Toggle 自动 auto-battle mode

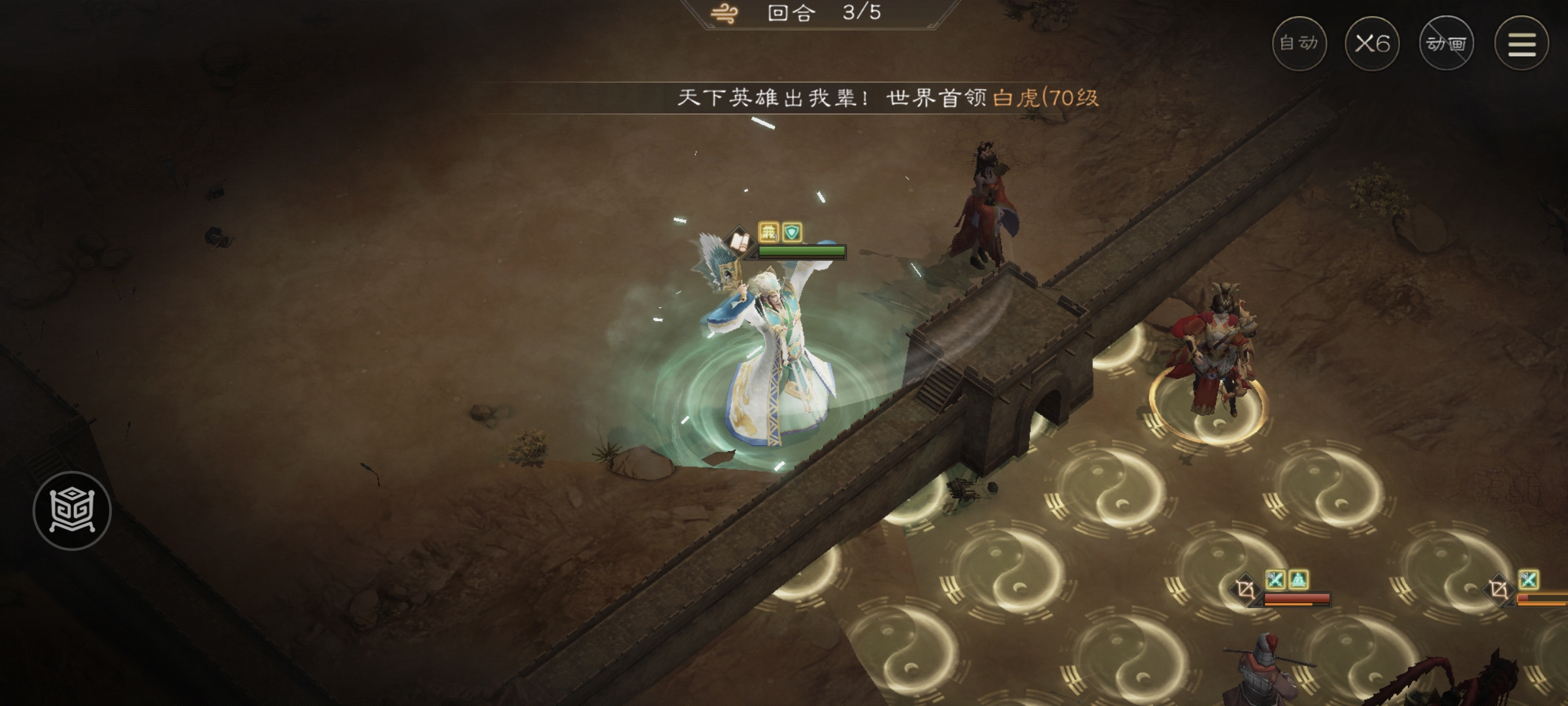(1301, 44)
